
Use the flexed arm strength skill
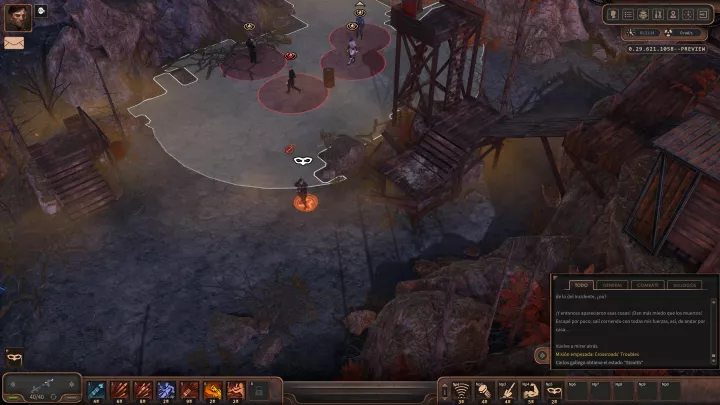click(x=531, y=389)
